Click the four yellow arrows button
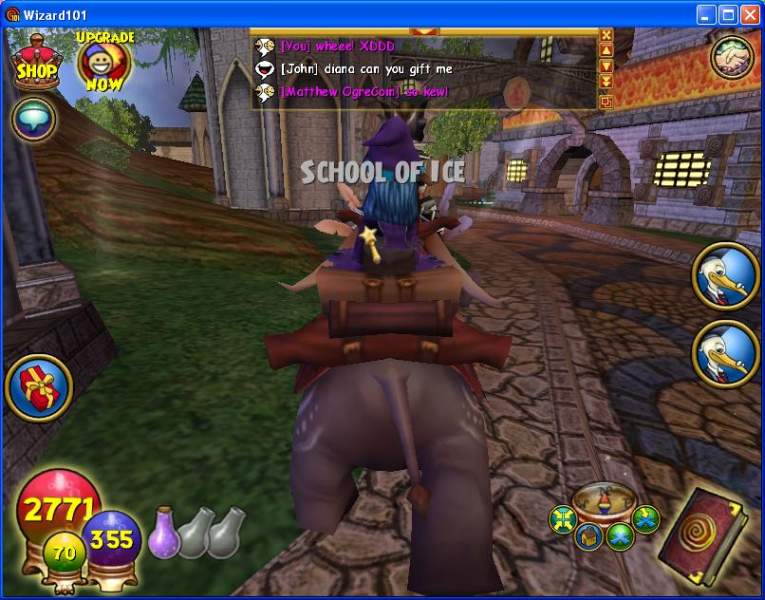The width and height of the screenshot is (765, 600). (x=563, y=519)
